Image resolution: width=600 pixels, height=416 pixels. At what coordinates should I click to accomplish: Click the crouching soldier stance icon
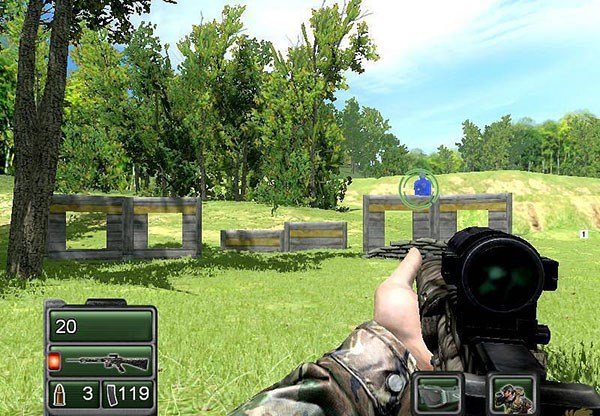(513, 394)
